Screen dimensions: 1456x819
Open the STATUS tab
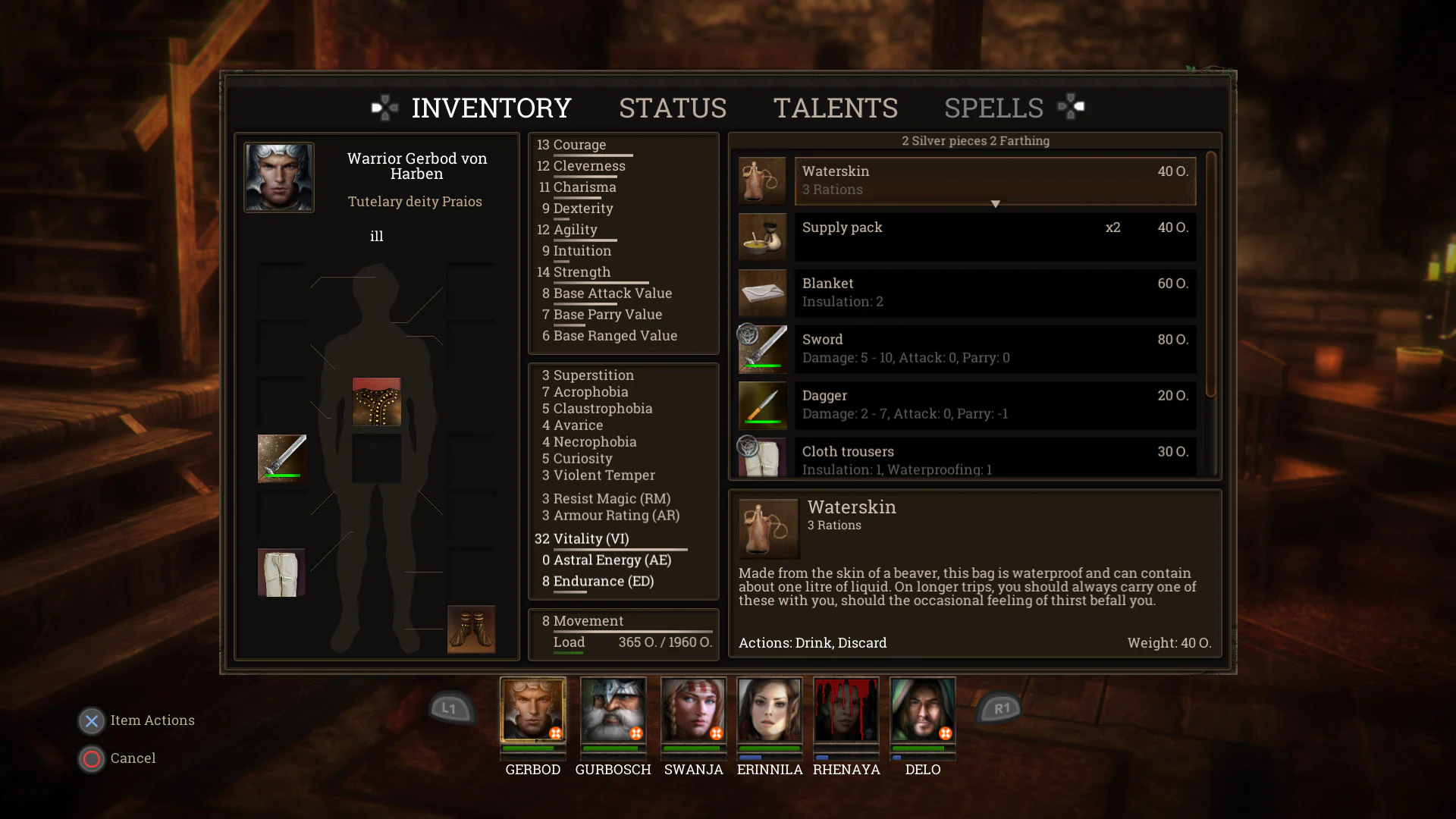pos(672,108)
